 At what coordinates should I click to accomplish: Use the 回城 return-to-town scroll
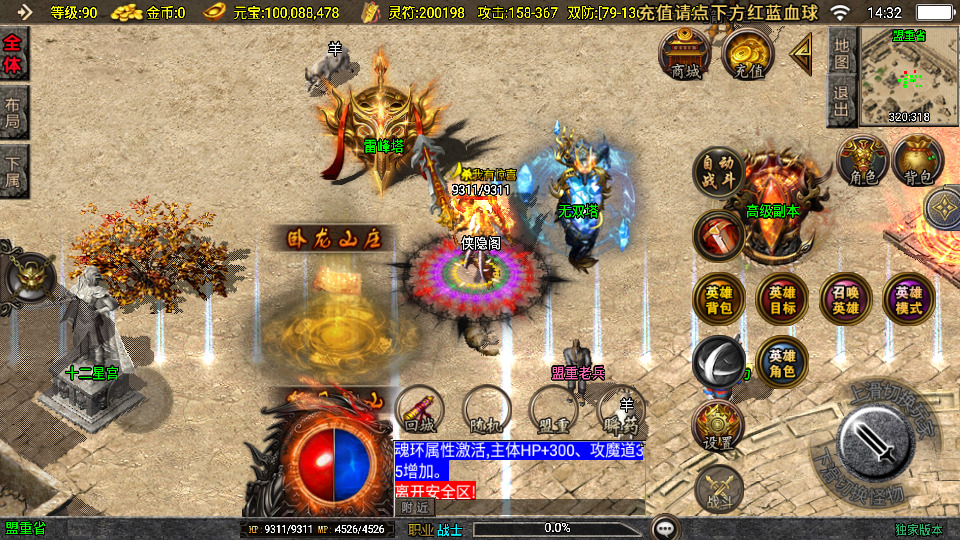(x=419, y=410)
